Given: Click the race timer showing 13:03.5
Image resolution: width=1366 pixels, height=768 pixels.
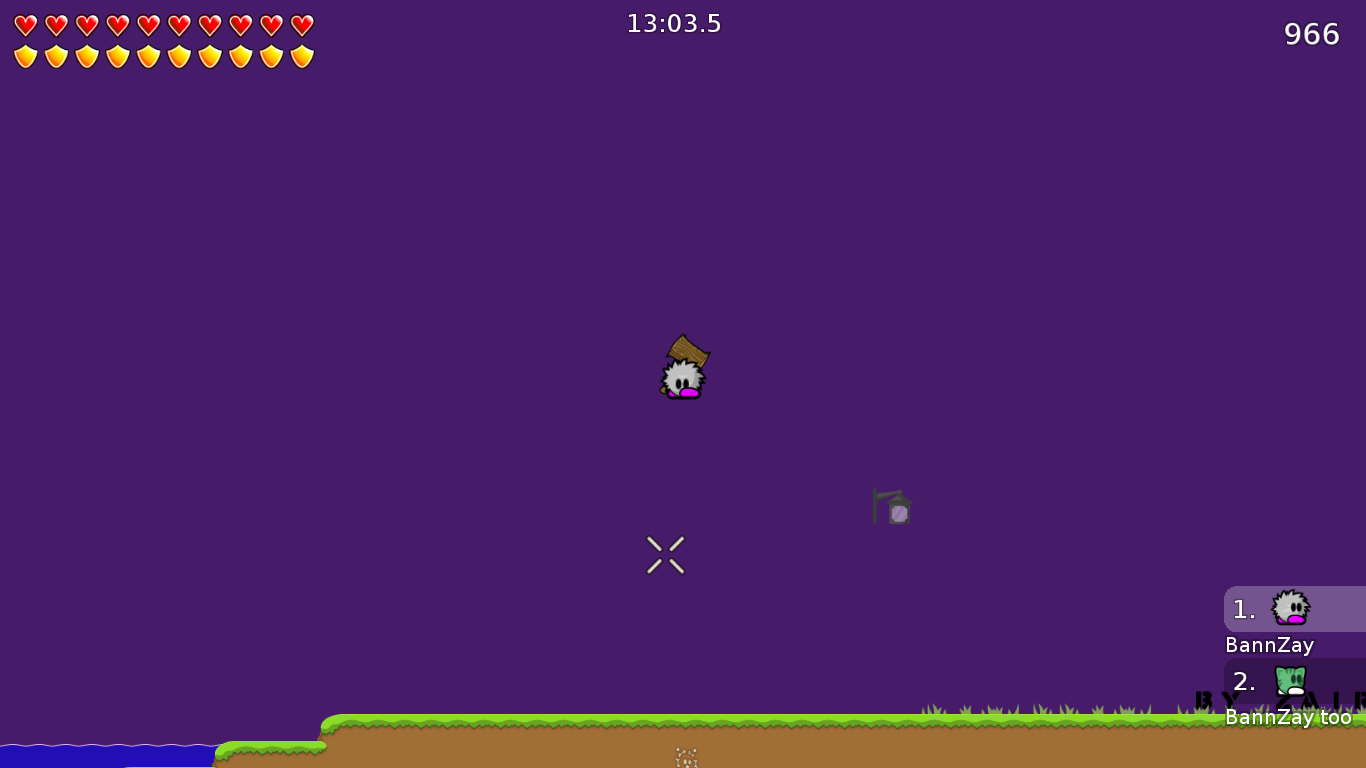Looking at the screenshot, I should [674, 23].
